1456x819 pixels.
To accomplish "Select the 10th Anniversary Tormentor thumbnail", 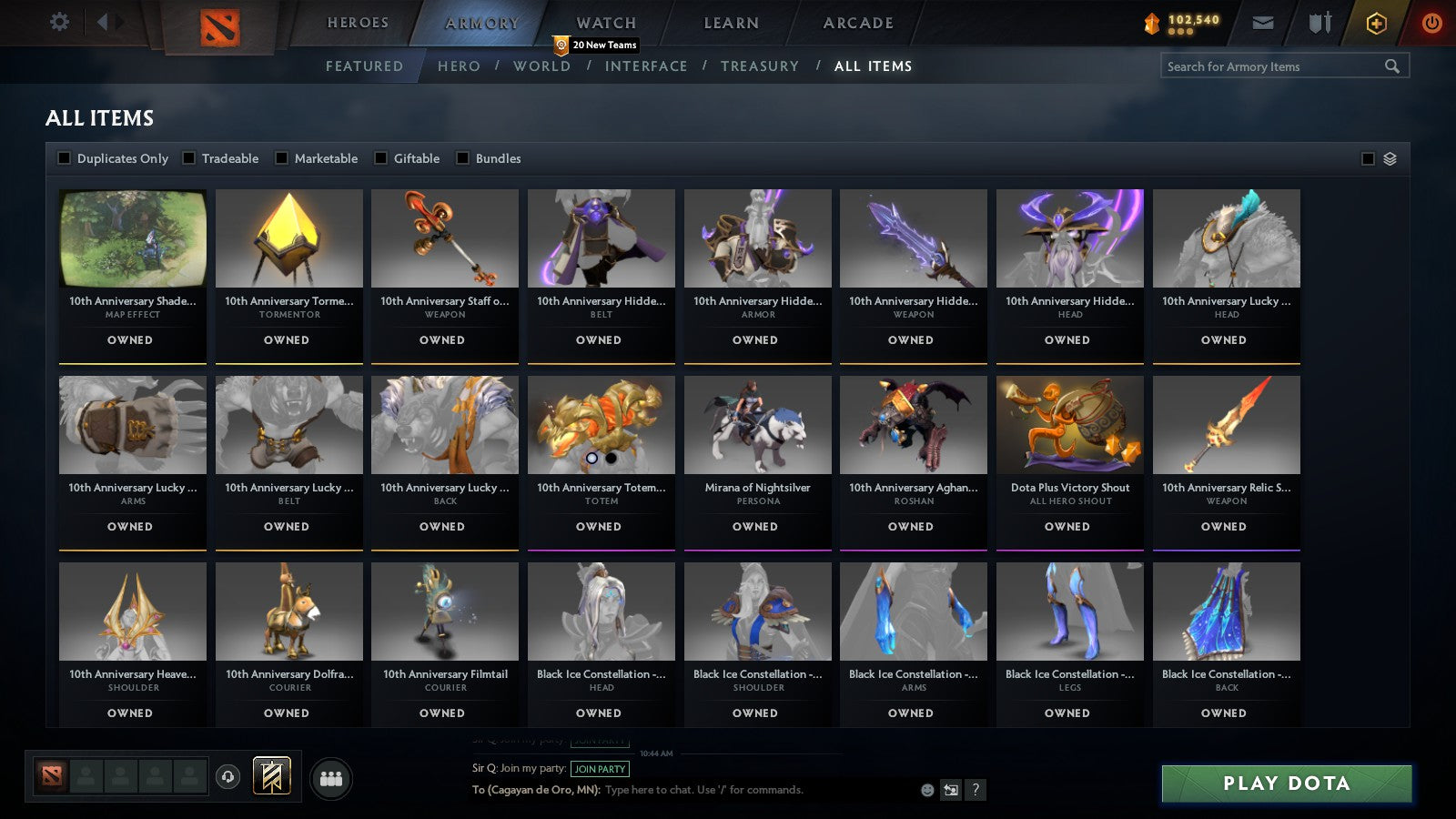I will [x=288, y=238].
